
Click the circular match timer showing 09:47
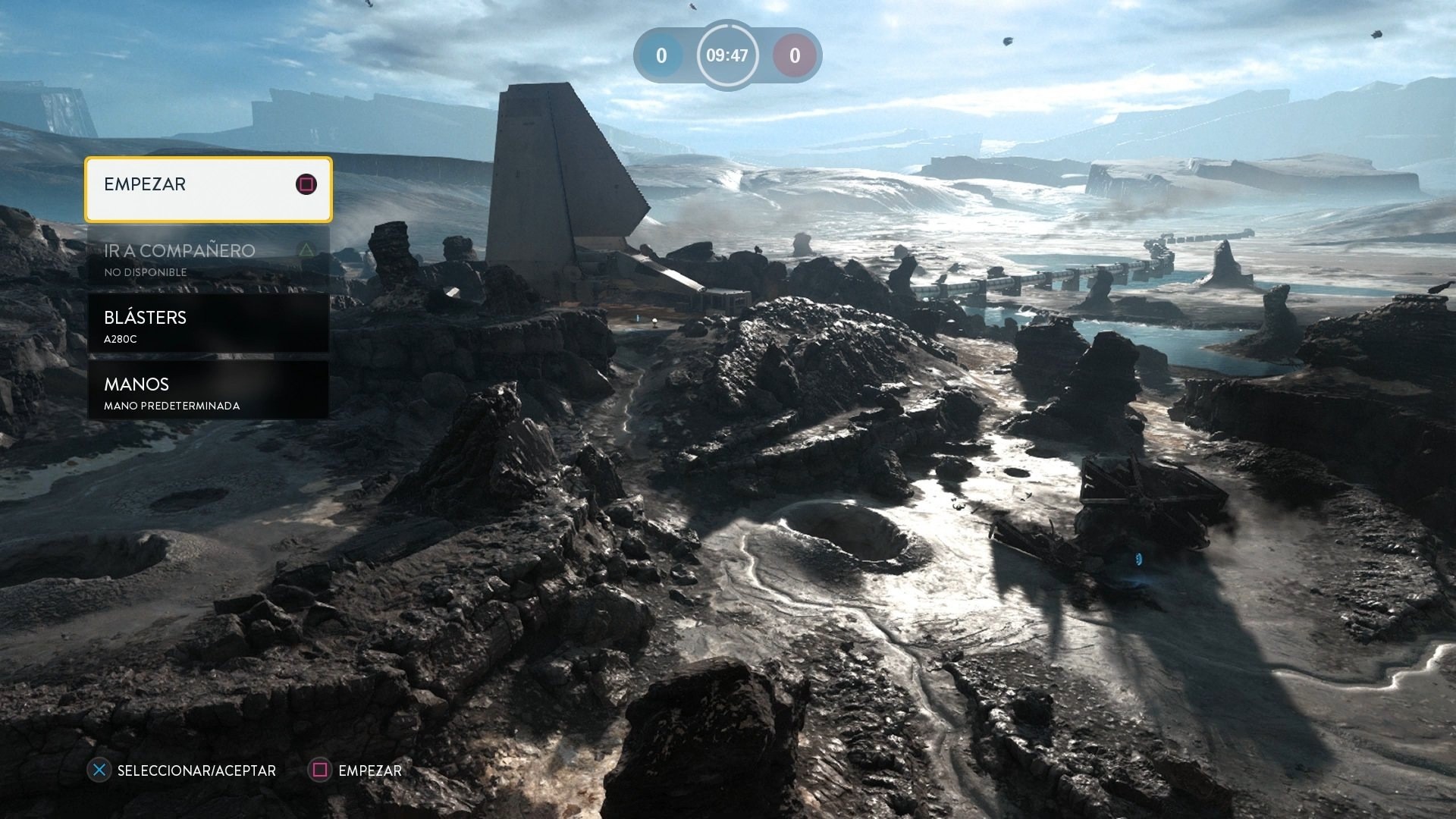tap(727, 55)
